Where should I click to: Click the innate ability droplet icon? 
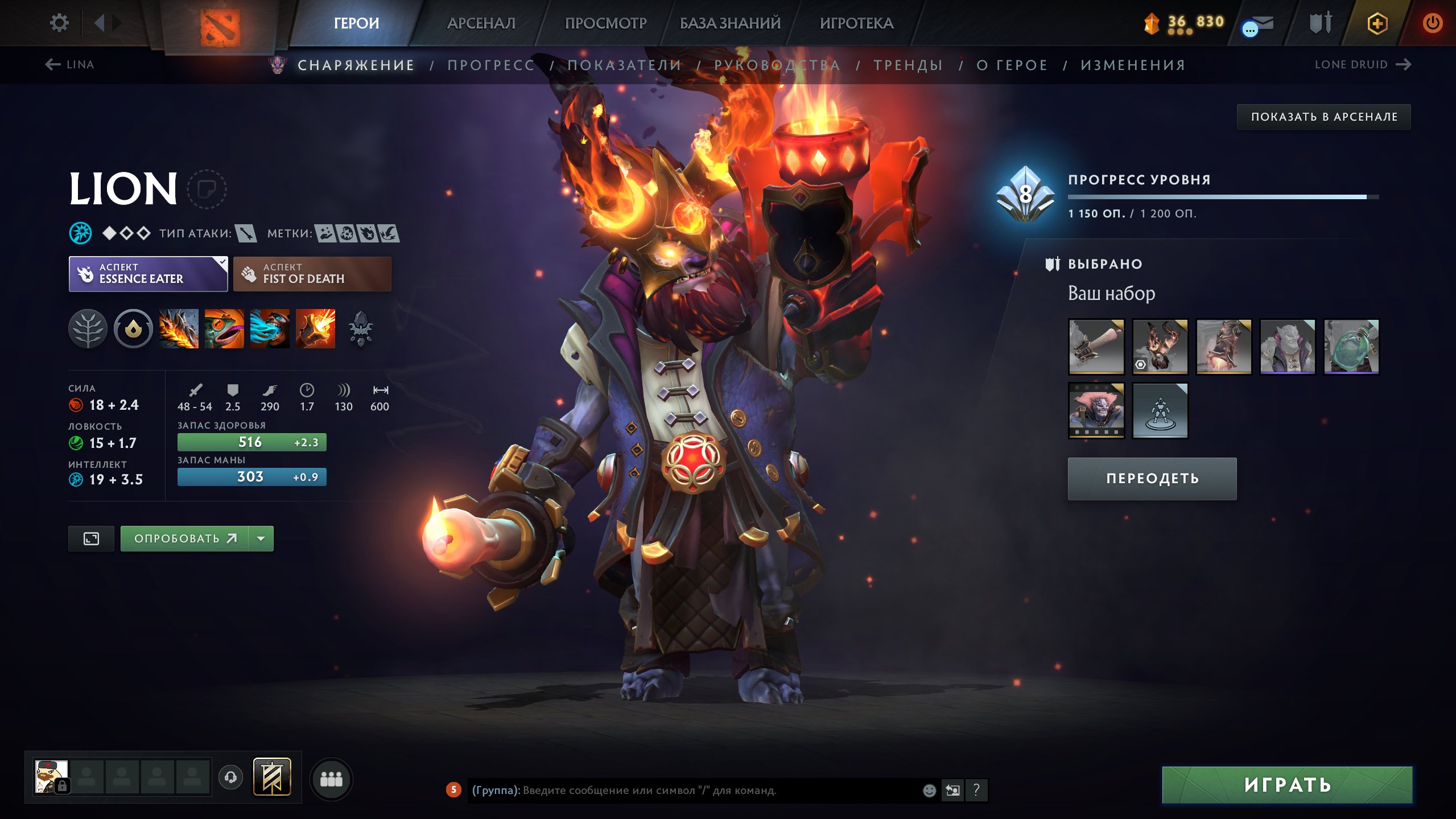(133, 329)
